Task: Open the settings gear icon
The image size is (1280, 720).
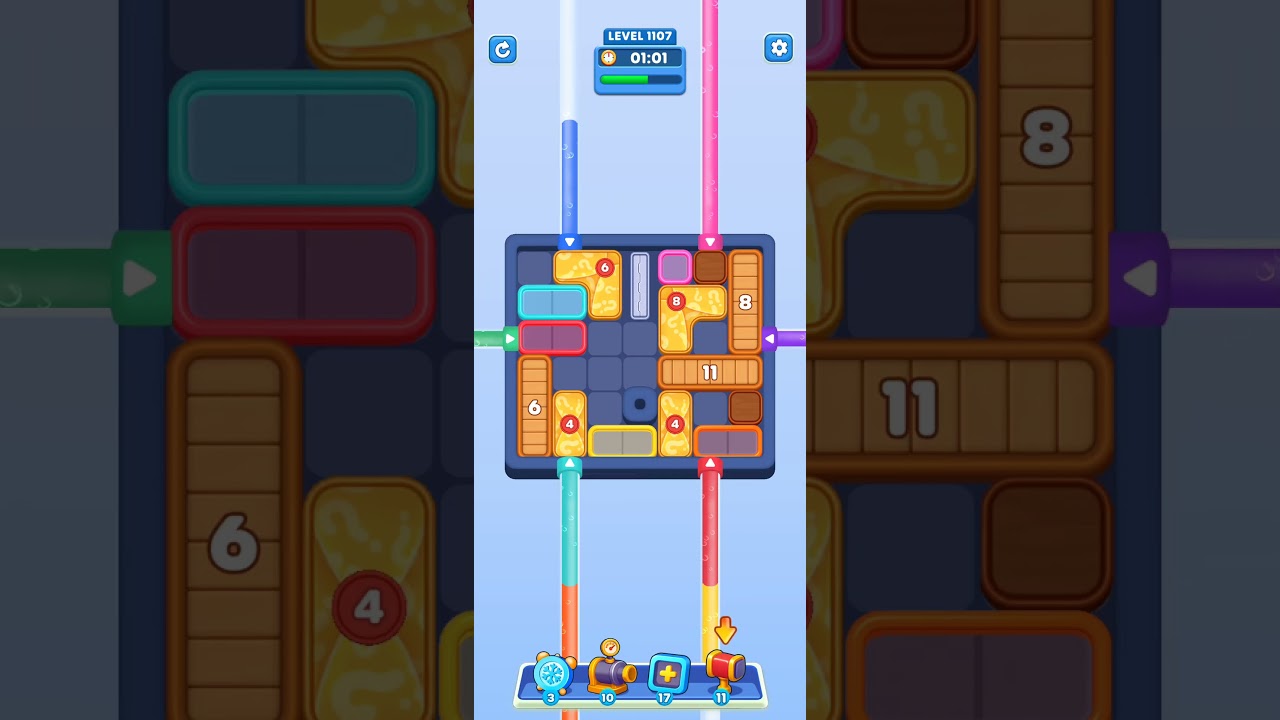Action: coord(779,48)
